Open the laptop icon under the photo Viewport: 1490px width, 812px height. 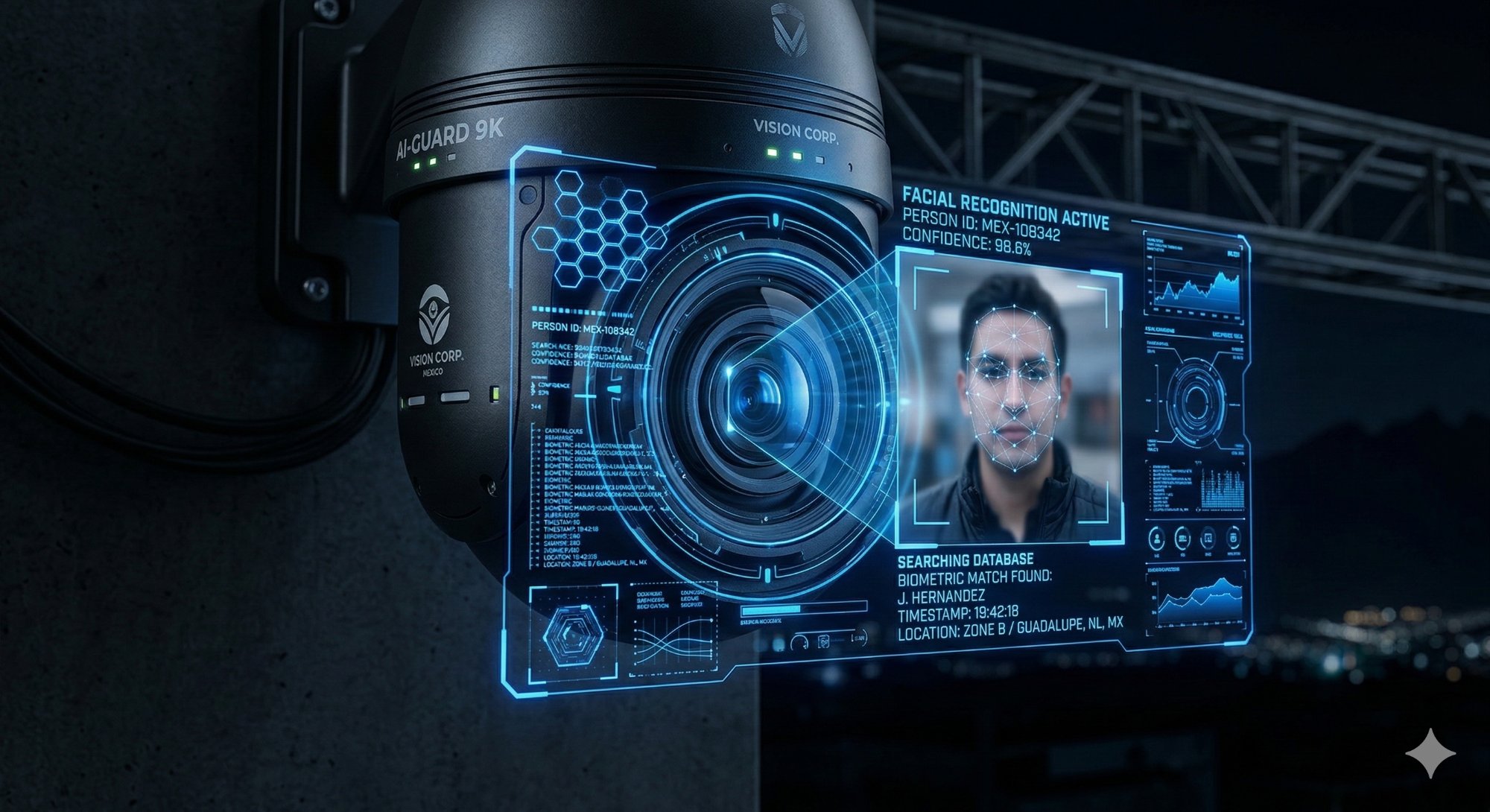[1182, 537]
